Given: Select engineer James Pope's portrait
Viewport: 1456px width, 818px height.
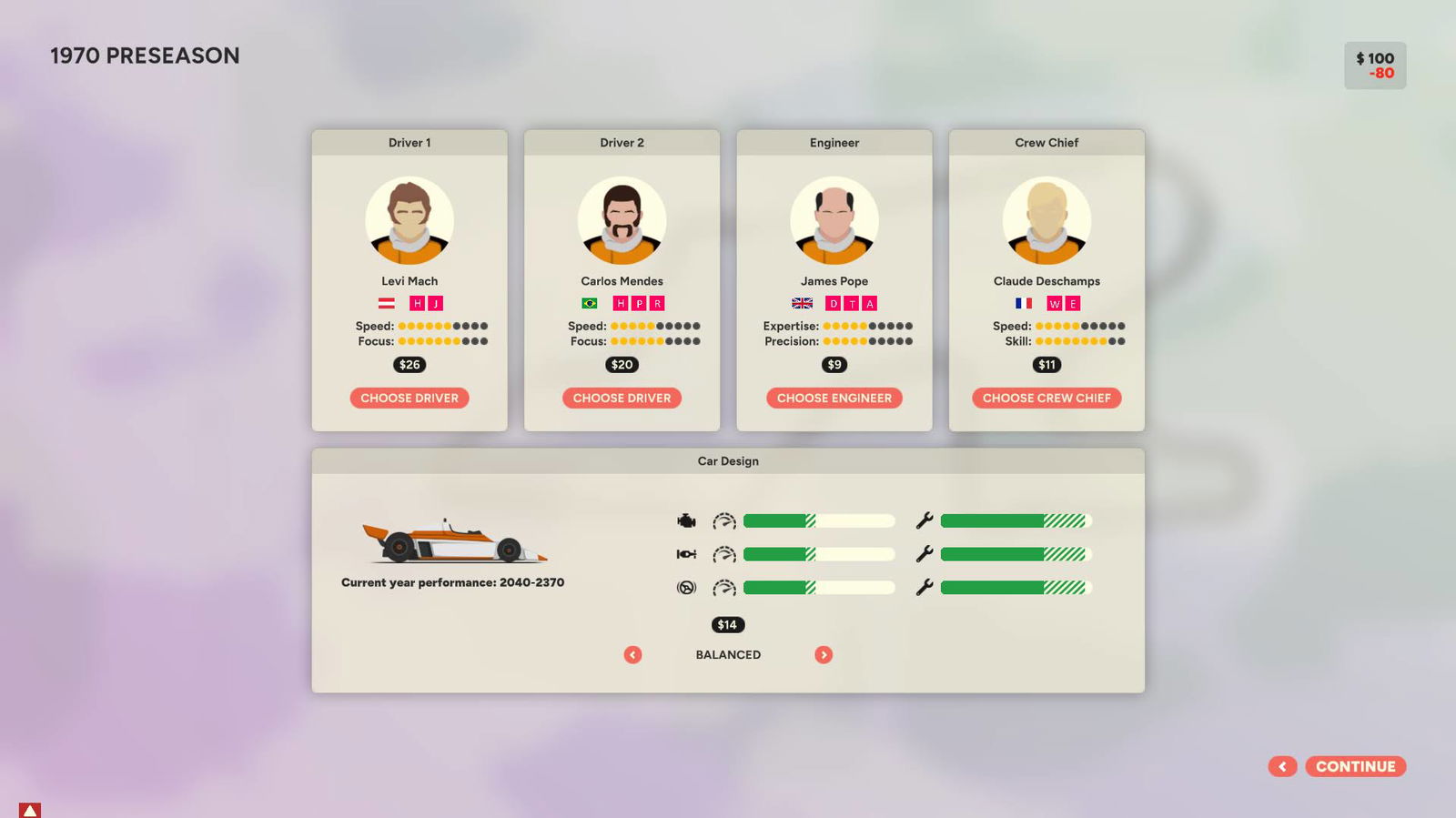Looking at the screenshot, I should (834, 220).
